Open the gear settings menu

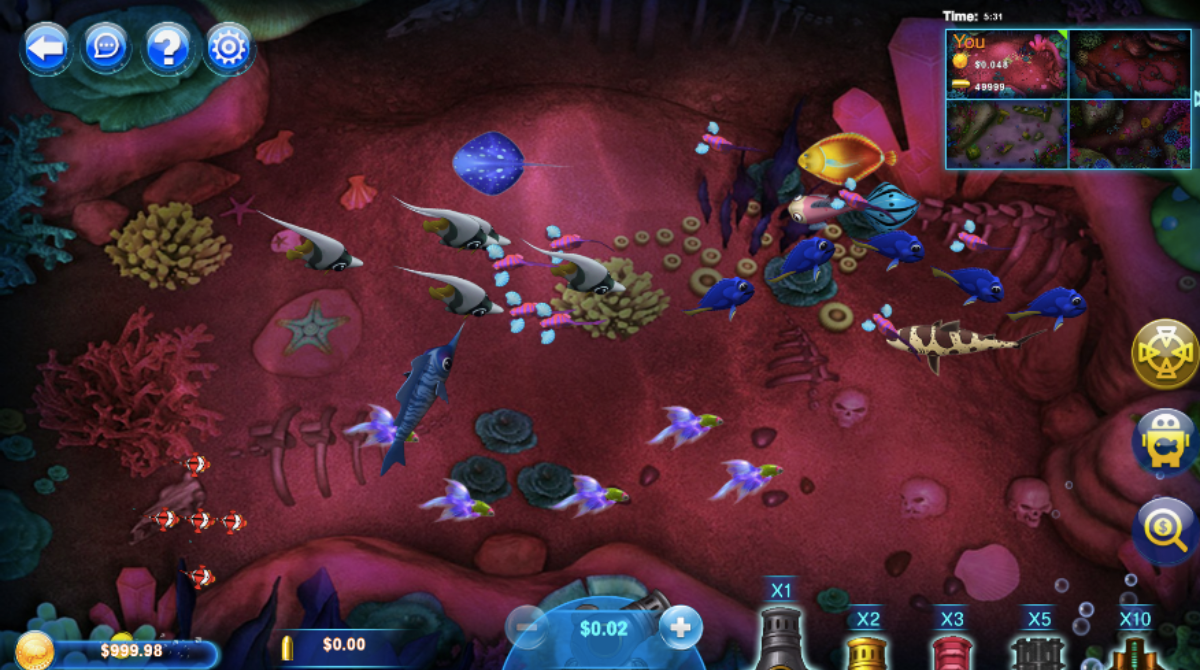(x=229, y=47)
